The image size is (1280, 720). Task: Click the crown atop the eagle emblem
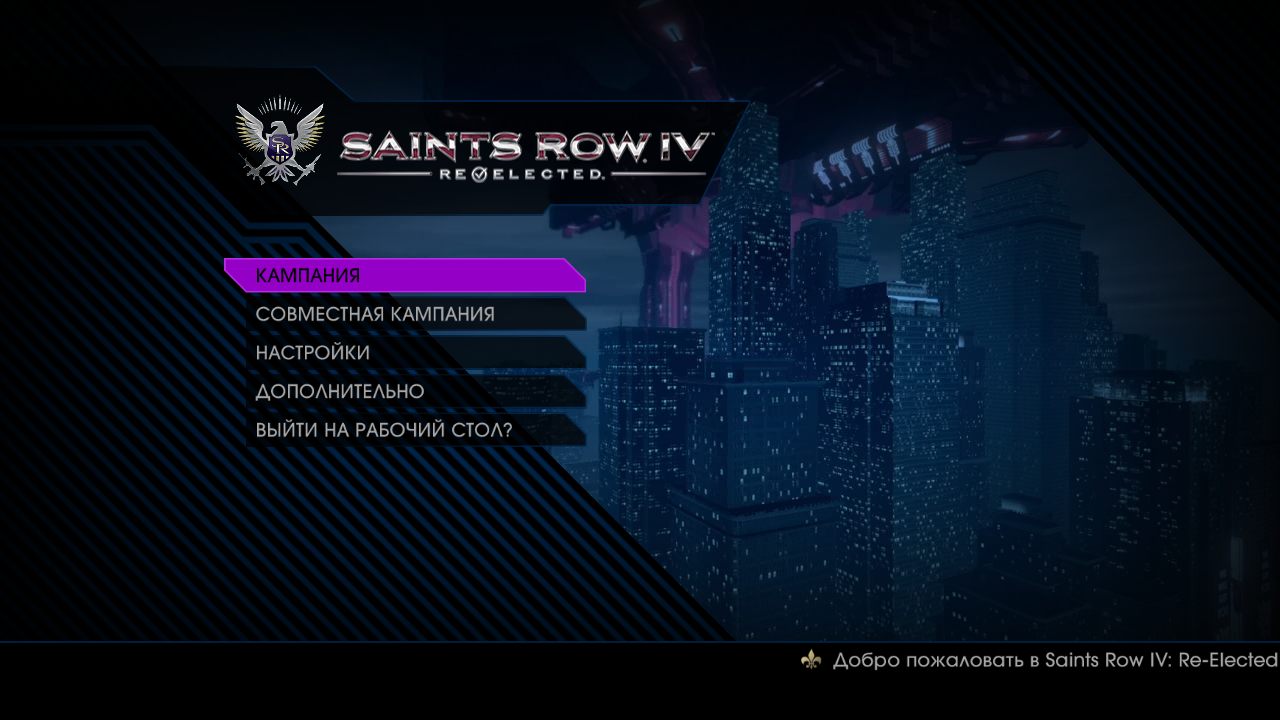281,103
